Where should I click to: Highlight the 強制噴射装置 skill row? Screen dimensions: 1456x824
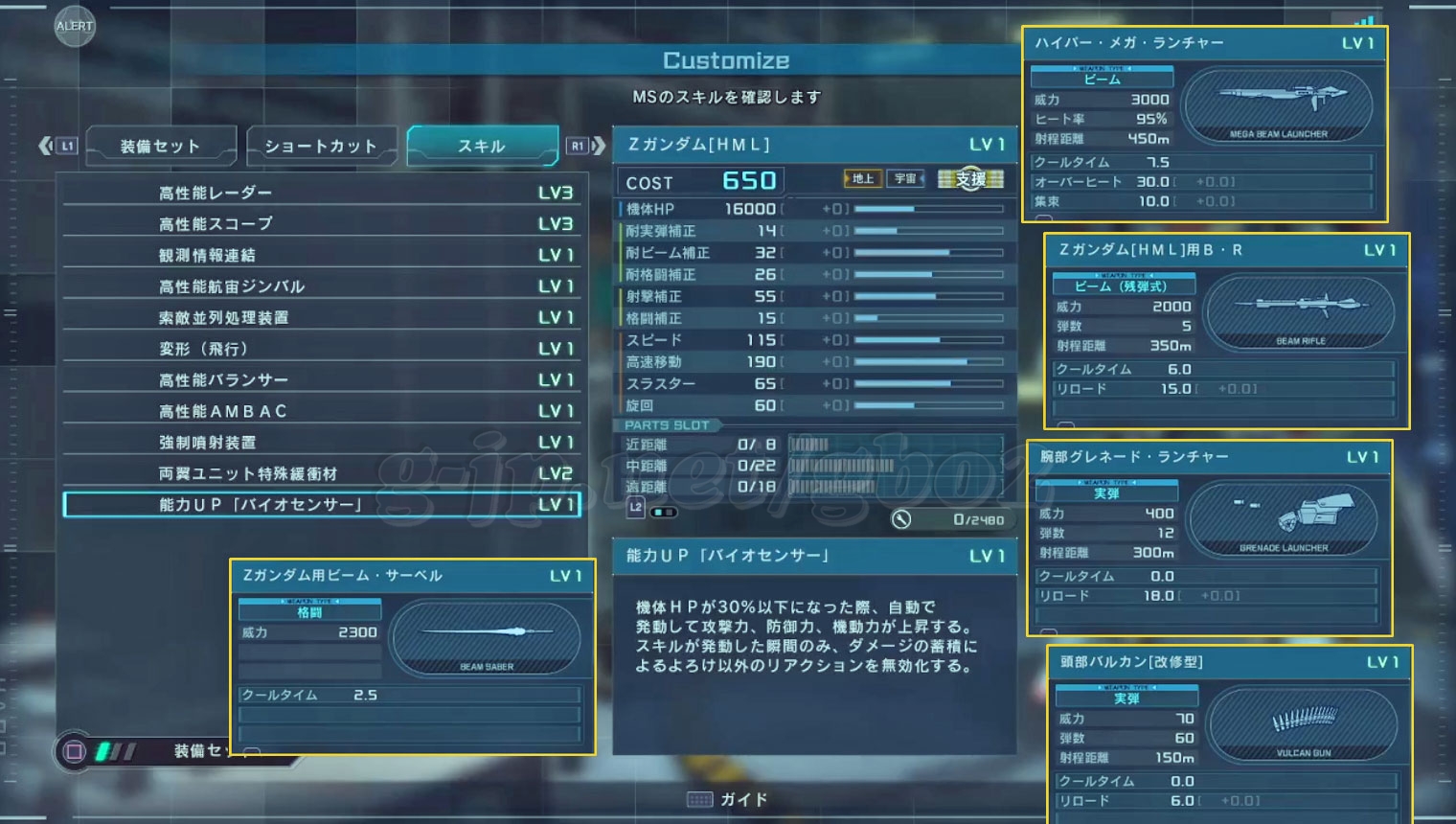pyautogui.click(x=322, y=442)
